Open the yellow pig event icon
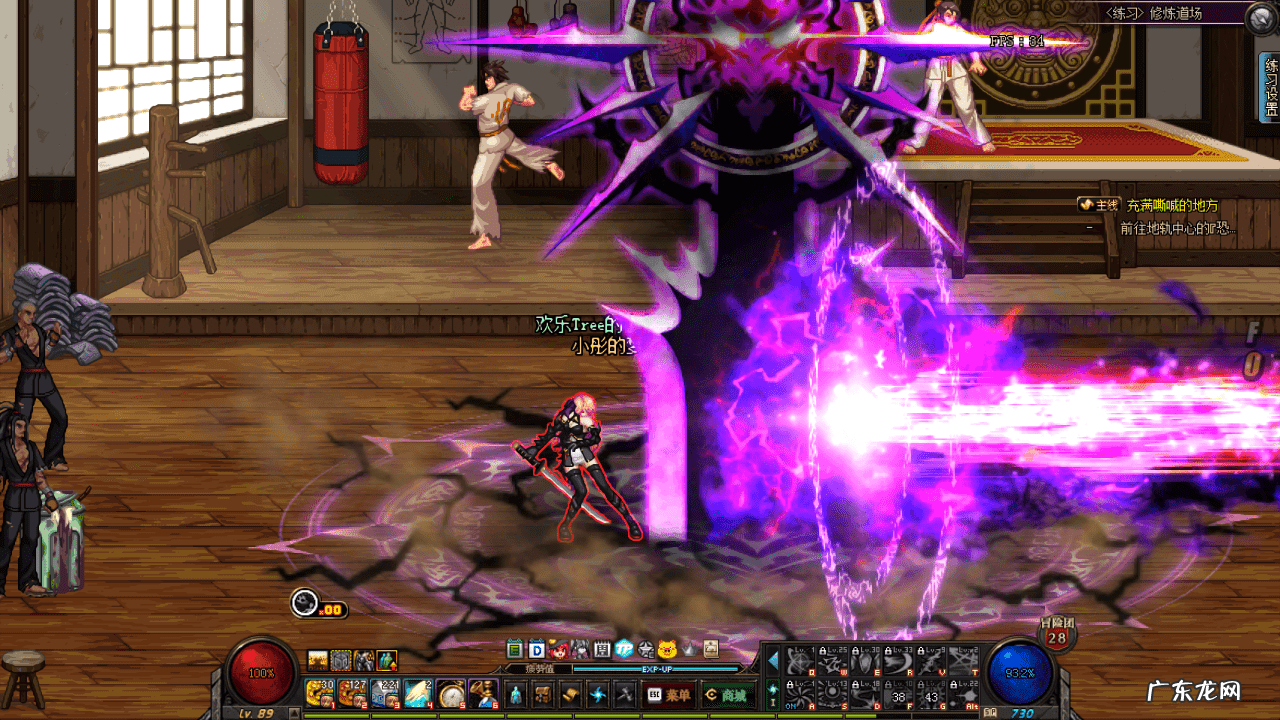The height and width of the screenshot is (720, 1280). (667, 649)
